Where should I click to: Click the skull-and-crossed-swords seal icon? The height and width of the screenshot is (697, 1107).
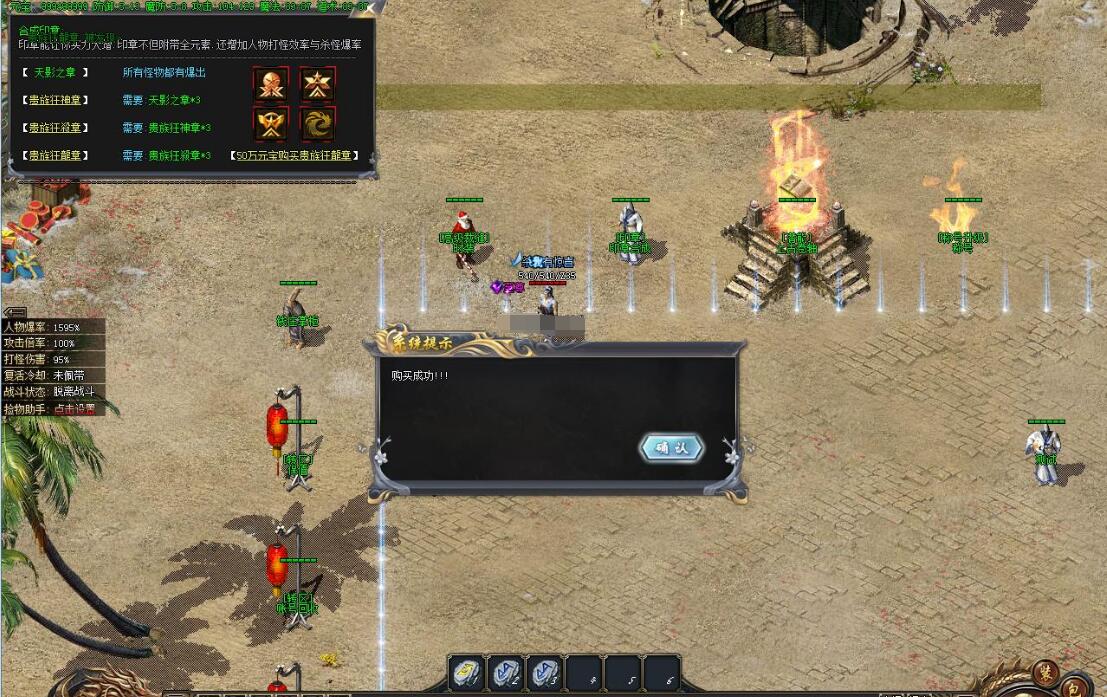tap(271, 85)
